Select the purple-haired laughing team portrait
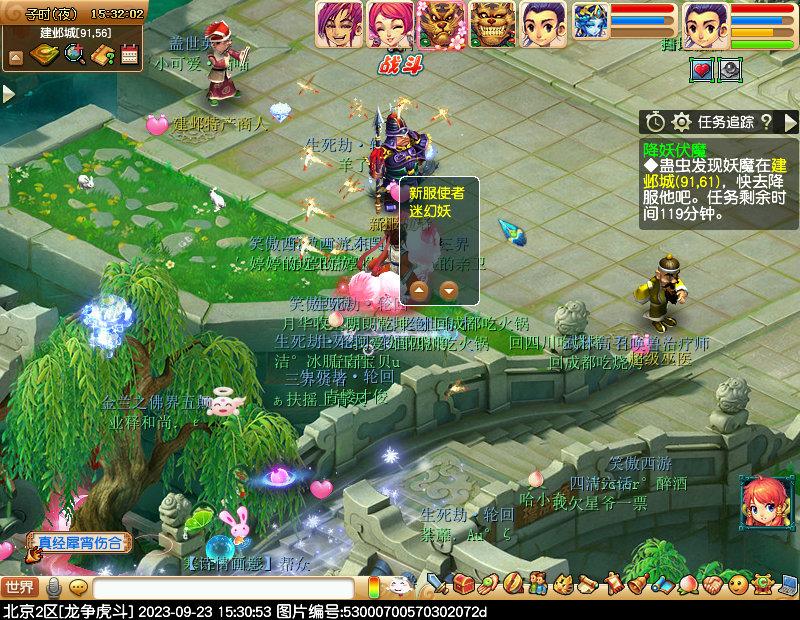Image resolution: width=800 pixels, height=620 pixels. [340, 24]
